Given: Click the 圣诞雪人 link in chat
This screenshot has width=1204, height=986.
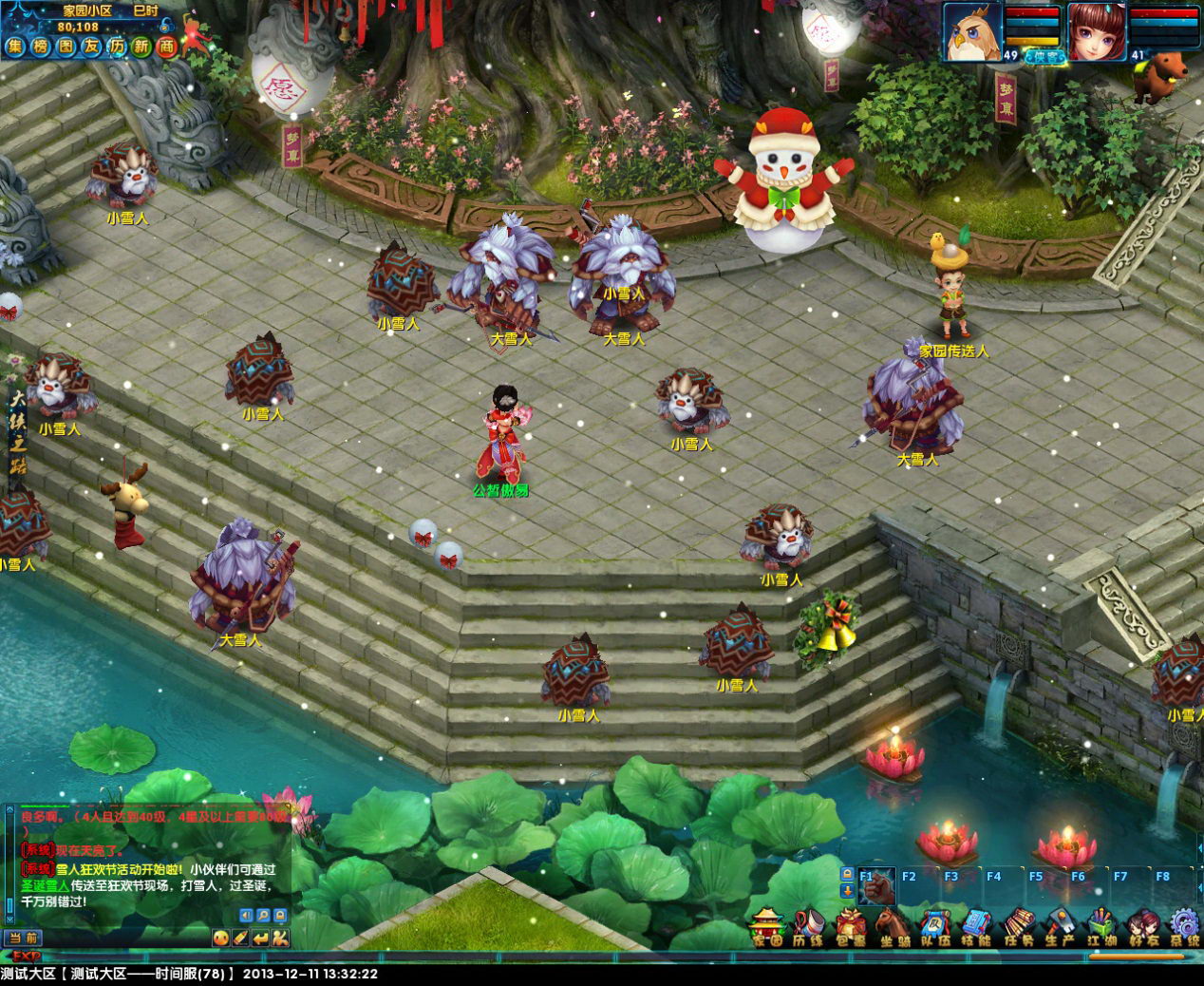Looking at the screenshot, I should click(x=45, y=885).
